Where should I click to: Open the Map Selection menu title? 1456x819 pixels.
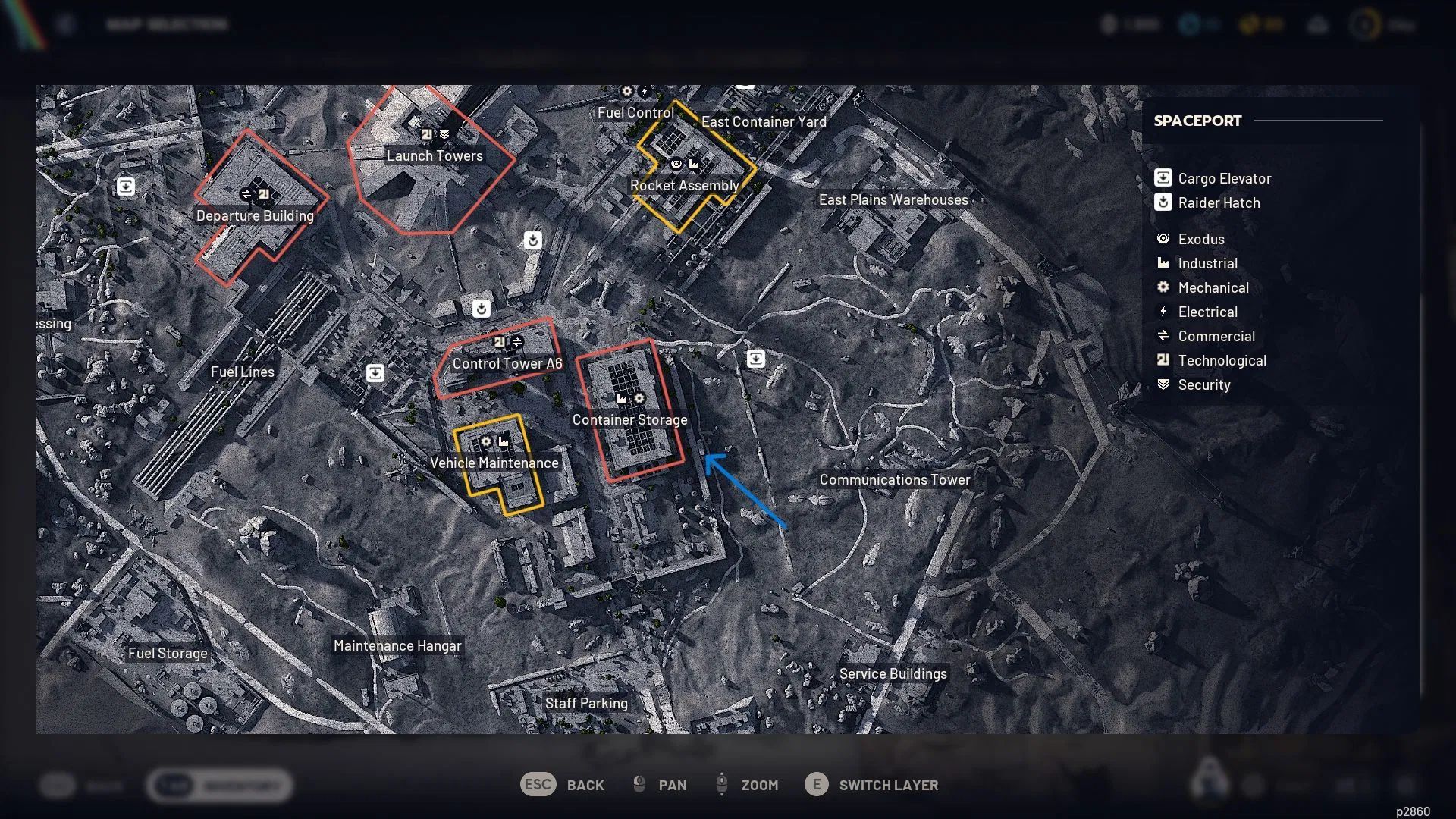[x=167, y=24]
